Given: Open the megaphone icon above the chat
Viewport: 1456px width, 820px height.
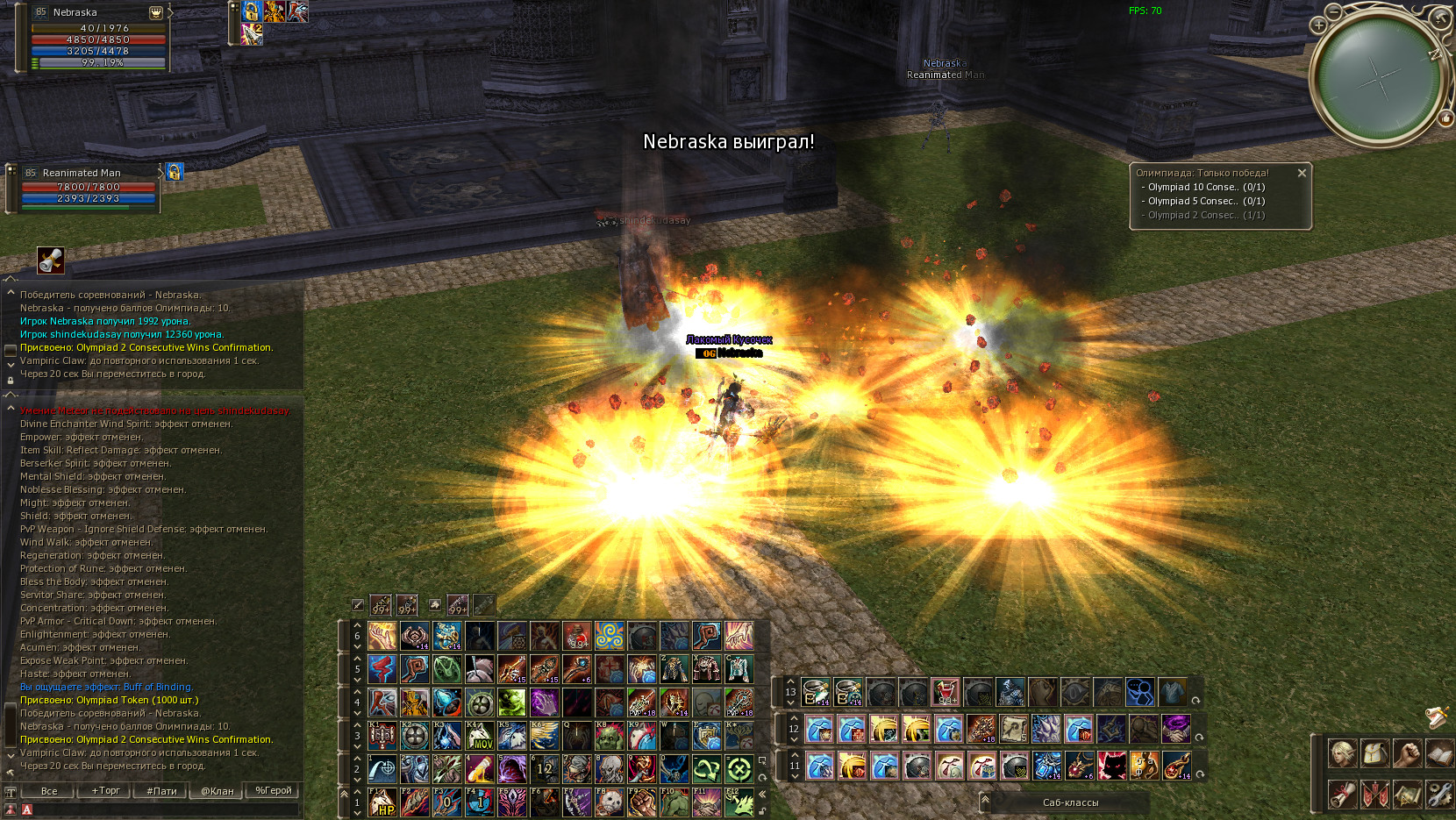Looking at the screenshot, I should 51,260.
